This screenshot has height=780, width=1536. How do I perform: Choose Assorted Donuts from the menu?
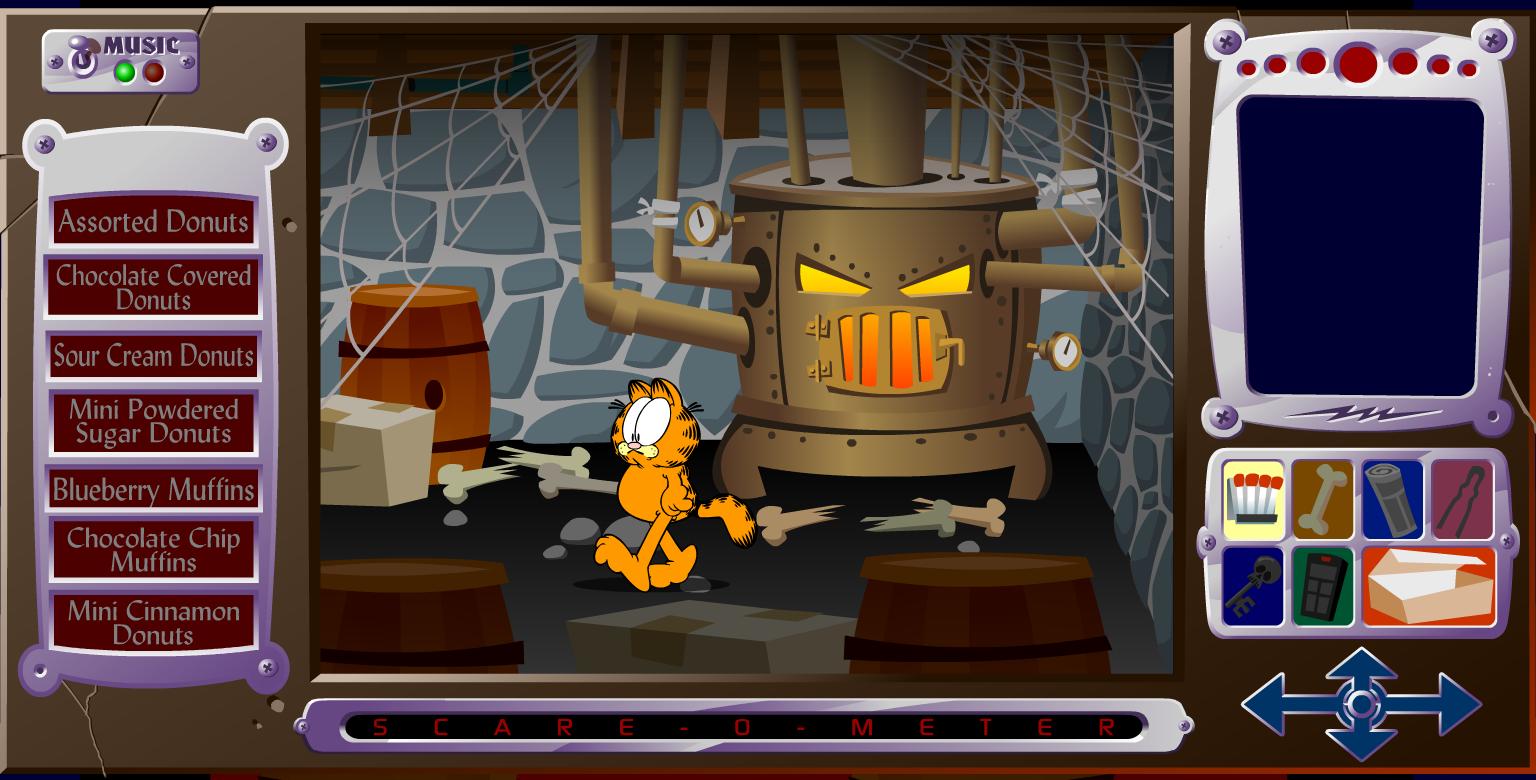153,222
